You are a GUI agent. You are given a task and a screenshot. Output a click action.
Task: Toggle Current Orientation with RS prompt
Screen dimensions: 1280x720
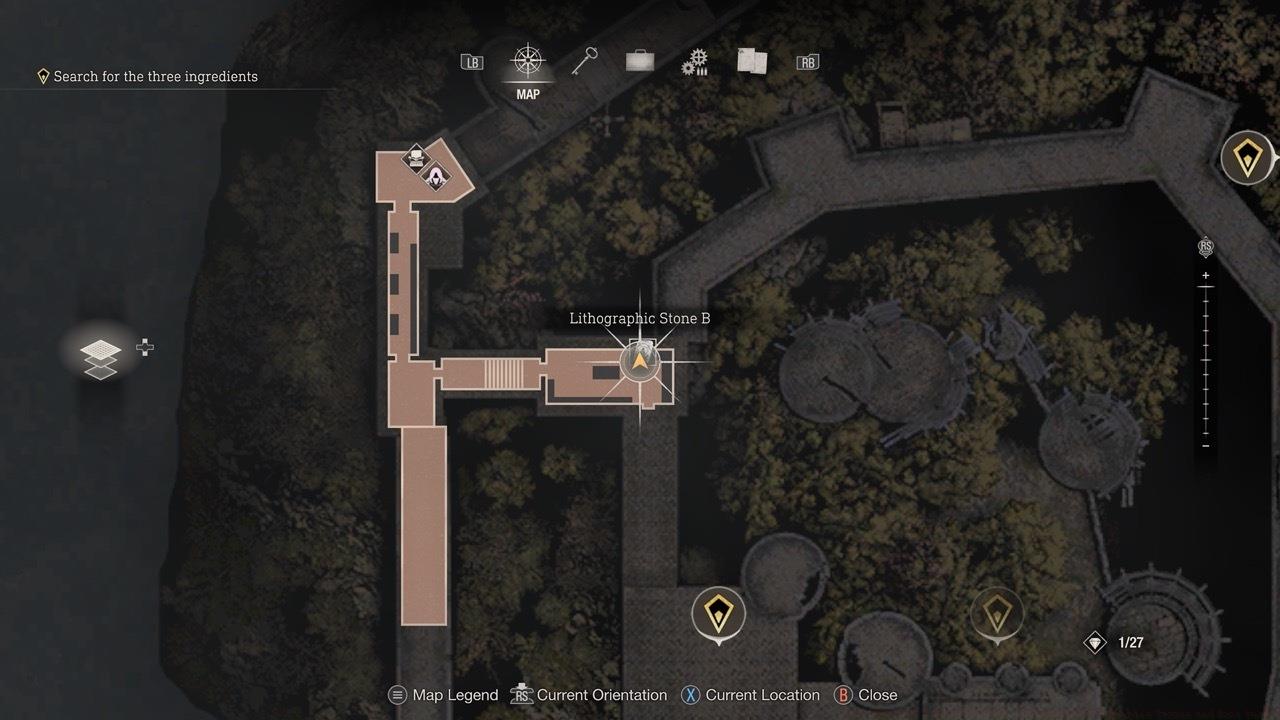[x=601, y=694]
